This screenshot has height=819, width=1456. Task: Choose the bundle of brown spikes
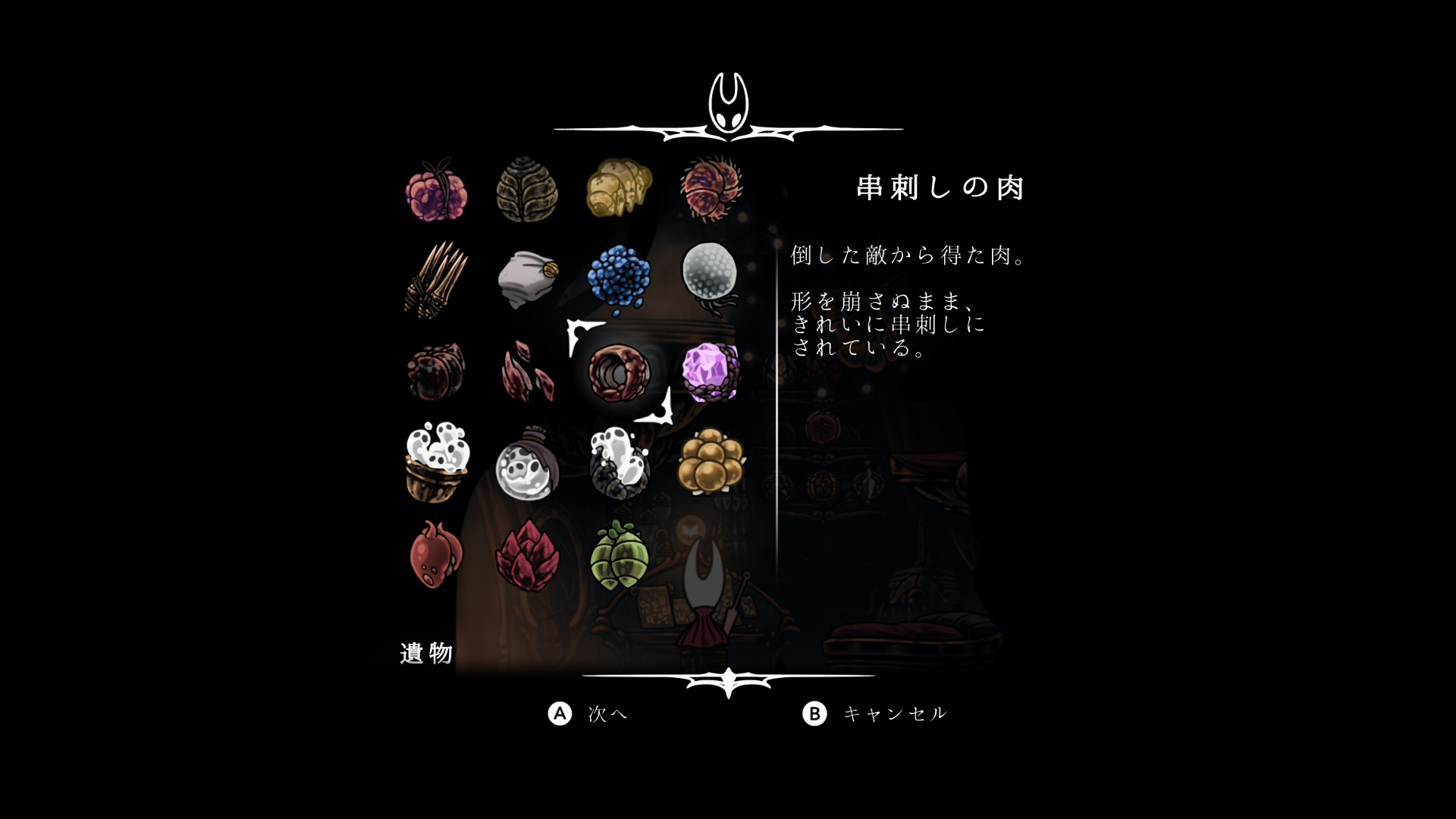(436, 280)
